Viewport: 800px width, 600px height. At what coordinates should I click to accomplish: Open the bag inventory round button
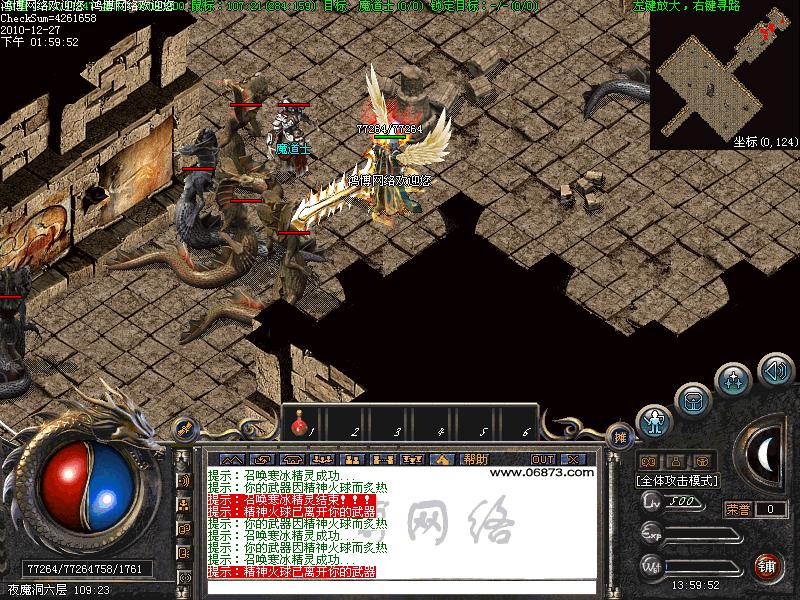(693, 401)
